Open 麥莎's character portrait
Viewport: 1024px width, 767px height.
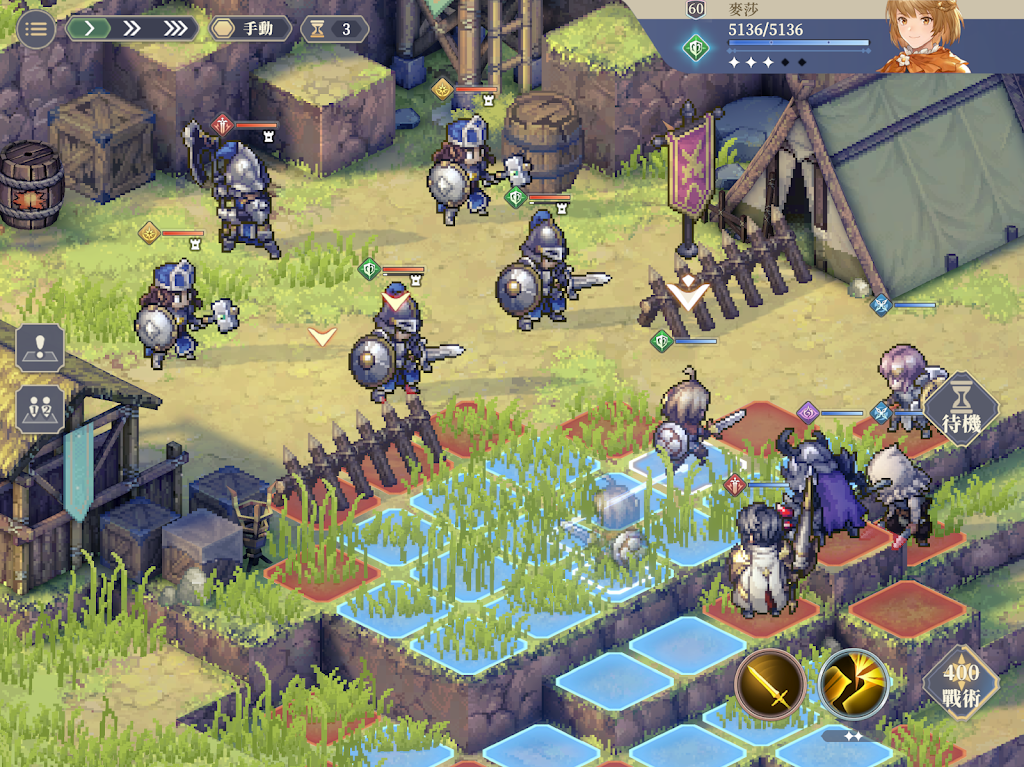pyautogui.click(x=923, y=37)
